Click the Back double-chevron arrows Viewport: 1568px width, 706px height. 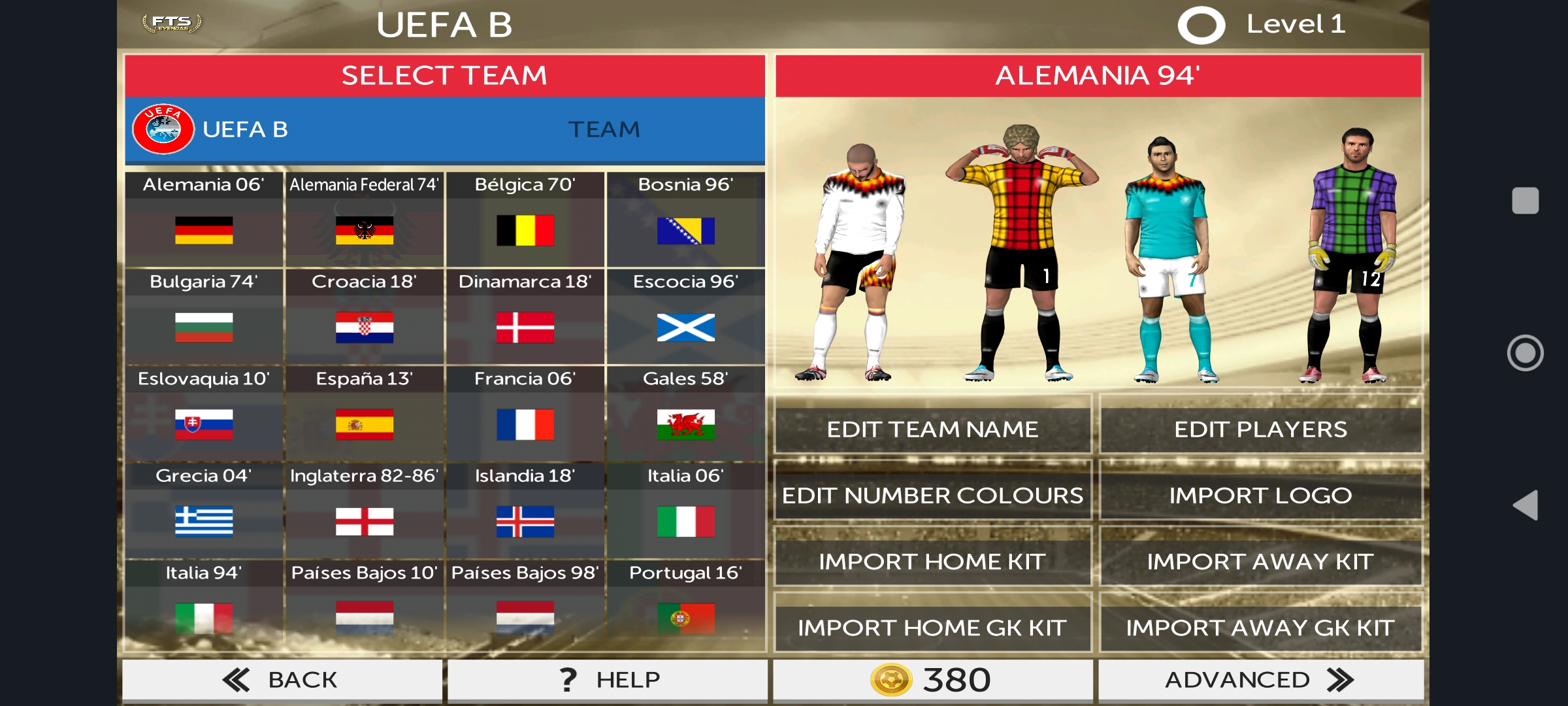[x=237, y=679]
